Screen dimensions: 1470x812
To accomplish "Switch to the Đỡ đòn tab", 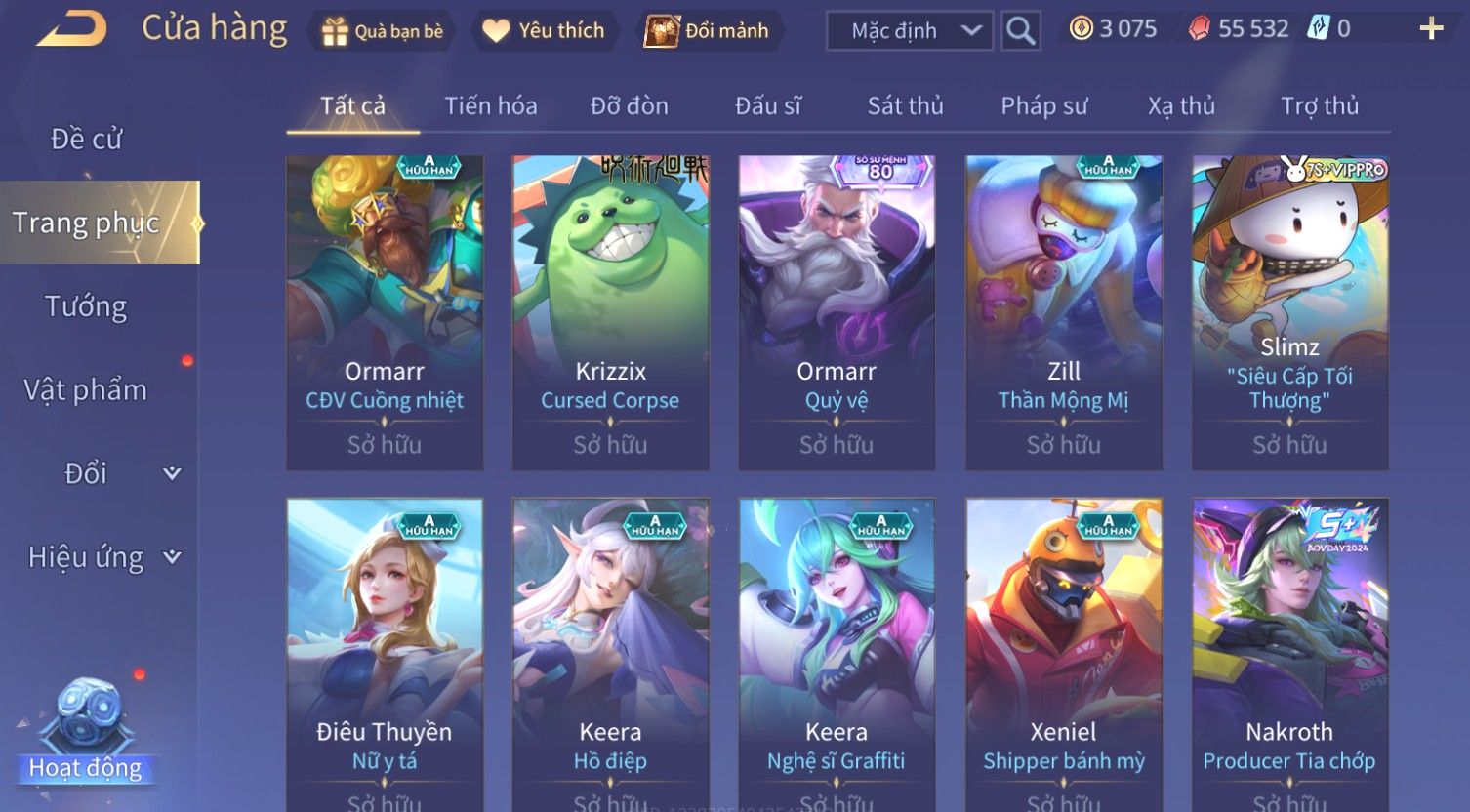I will click(629, 105).
